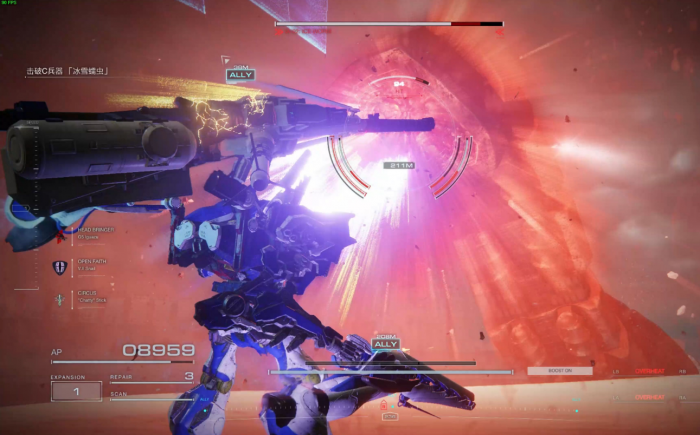Choose the Head Bringer ally entry

[x=95, y=232]
